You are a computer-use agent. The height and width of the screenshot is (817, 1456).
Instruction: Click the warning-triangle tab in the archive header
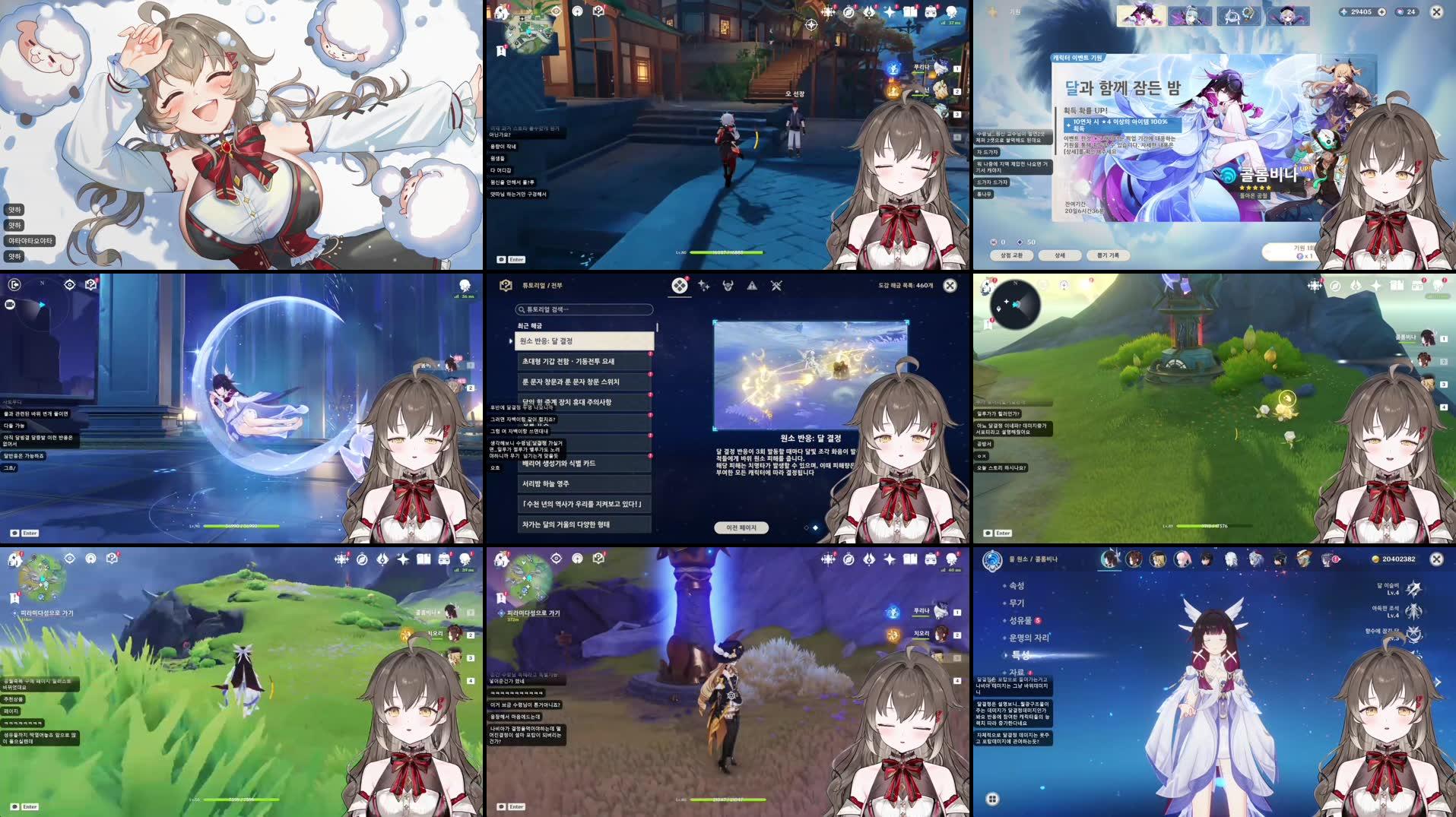(x=753, y=286)
